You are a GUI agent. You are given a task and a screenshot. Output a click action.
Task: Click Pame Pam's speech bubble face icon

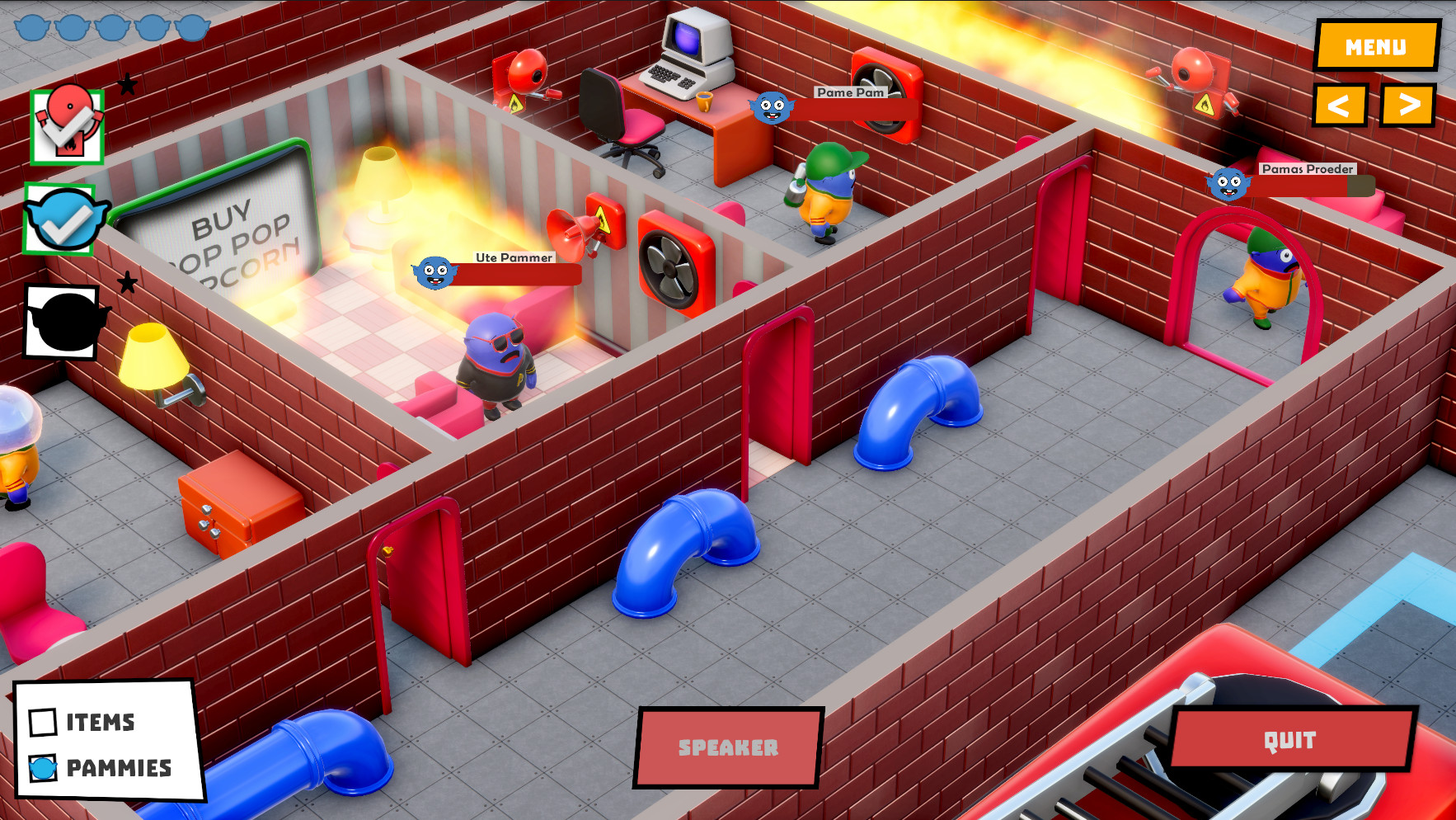pos(771,107)
